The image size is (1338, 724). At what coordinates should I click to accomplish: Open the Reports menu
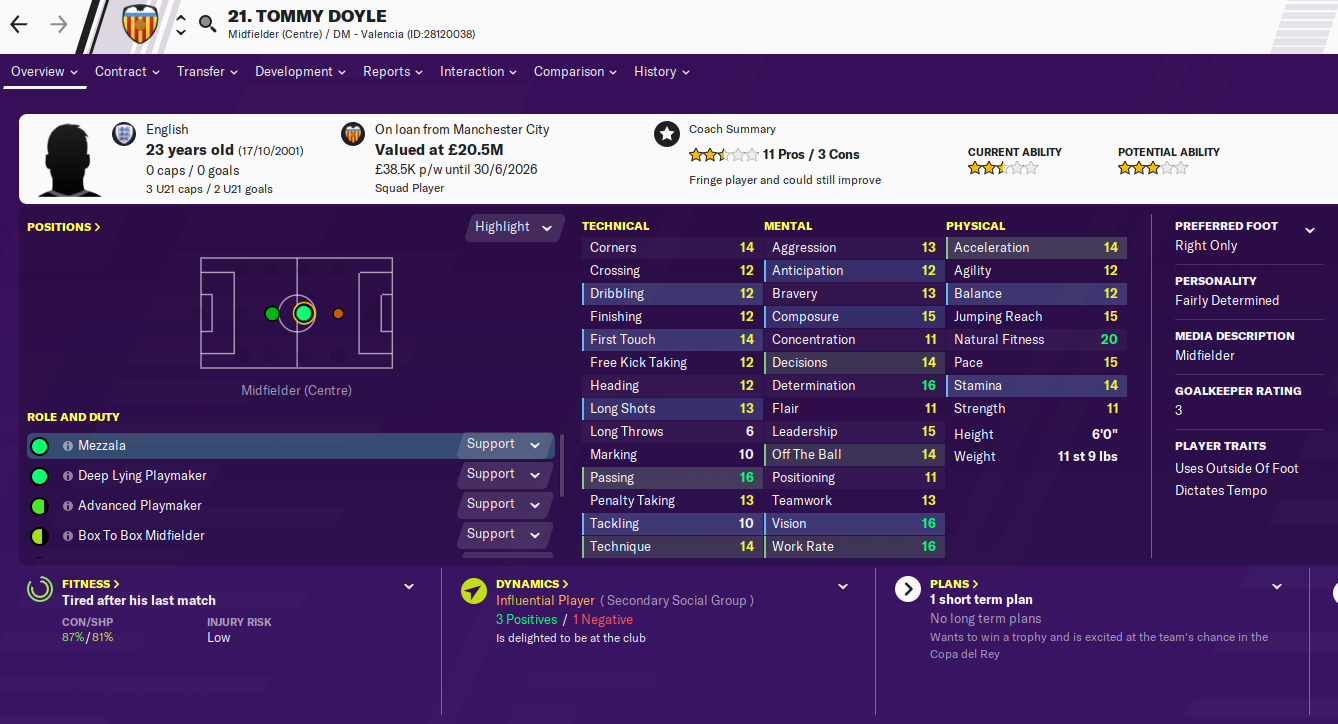coord(392,72)
